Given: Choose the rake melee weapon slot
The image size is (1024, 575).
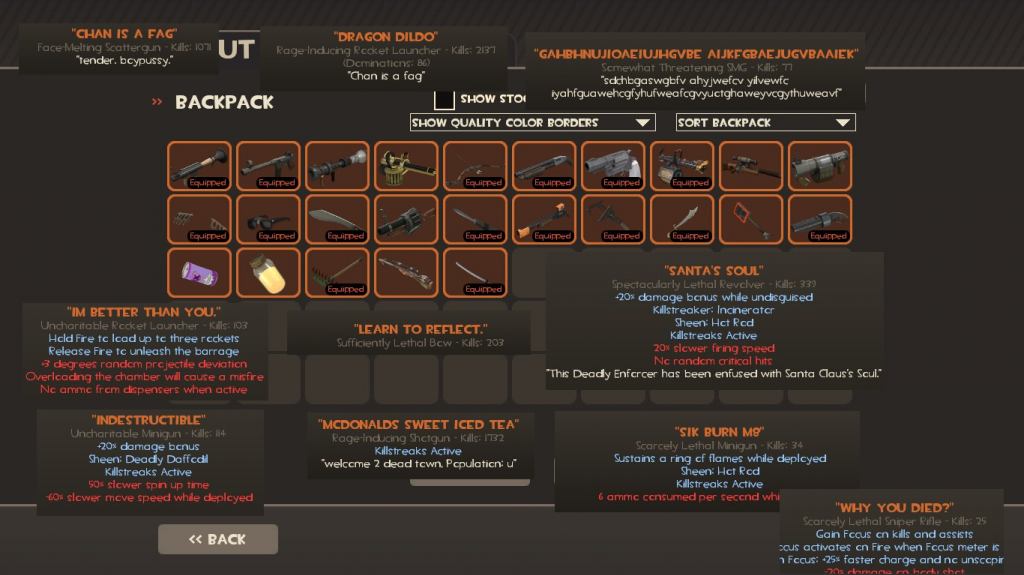Looking at the screenshot, I should click(x=337, y=272).
